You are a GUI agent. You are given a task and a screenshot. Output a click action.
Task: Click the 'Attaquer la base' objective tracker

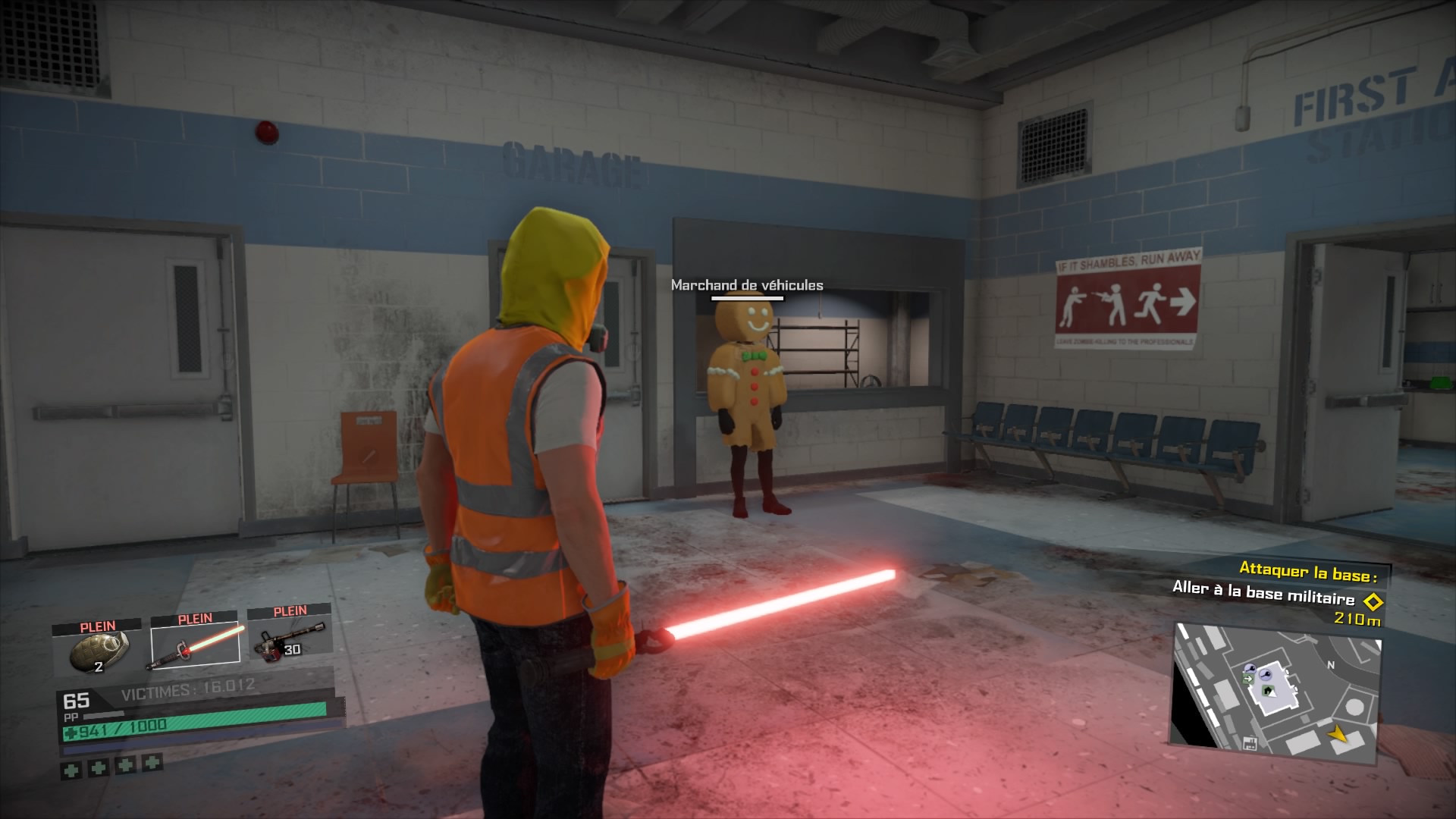click(1307, 571)
